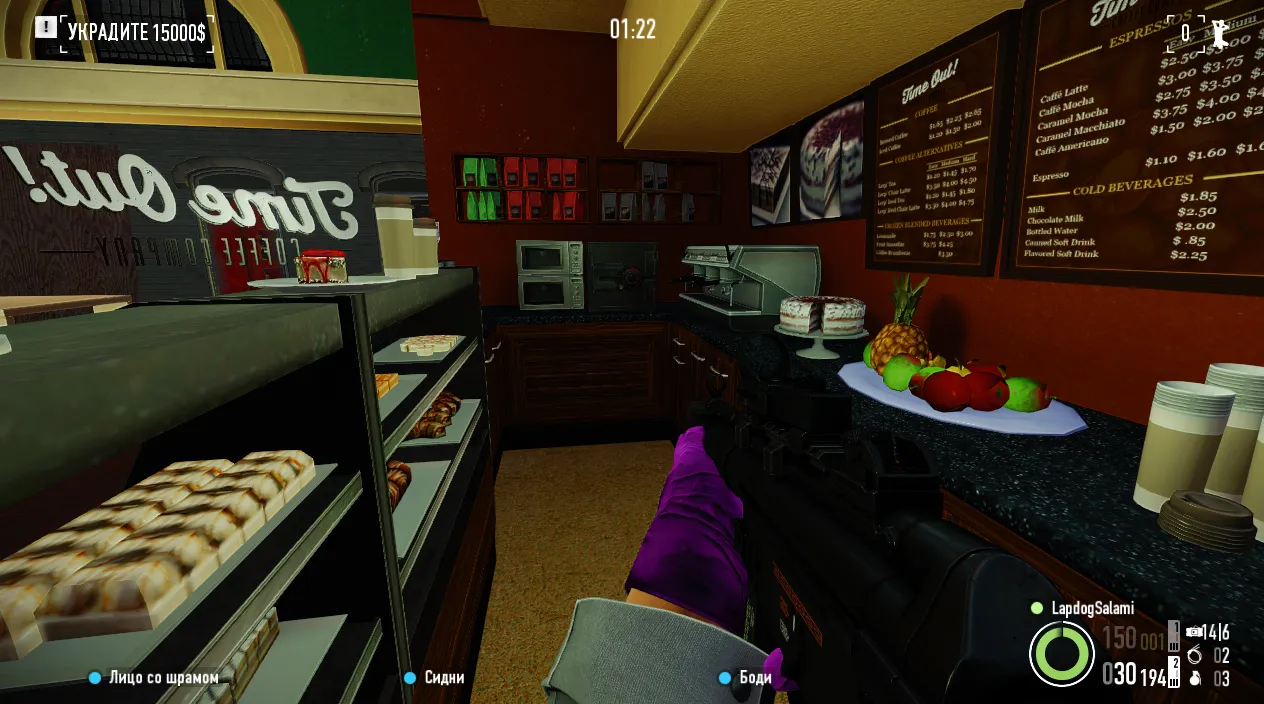
Task: Select the grenade icon
Action: (1195, 679)
